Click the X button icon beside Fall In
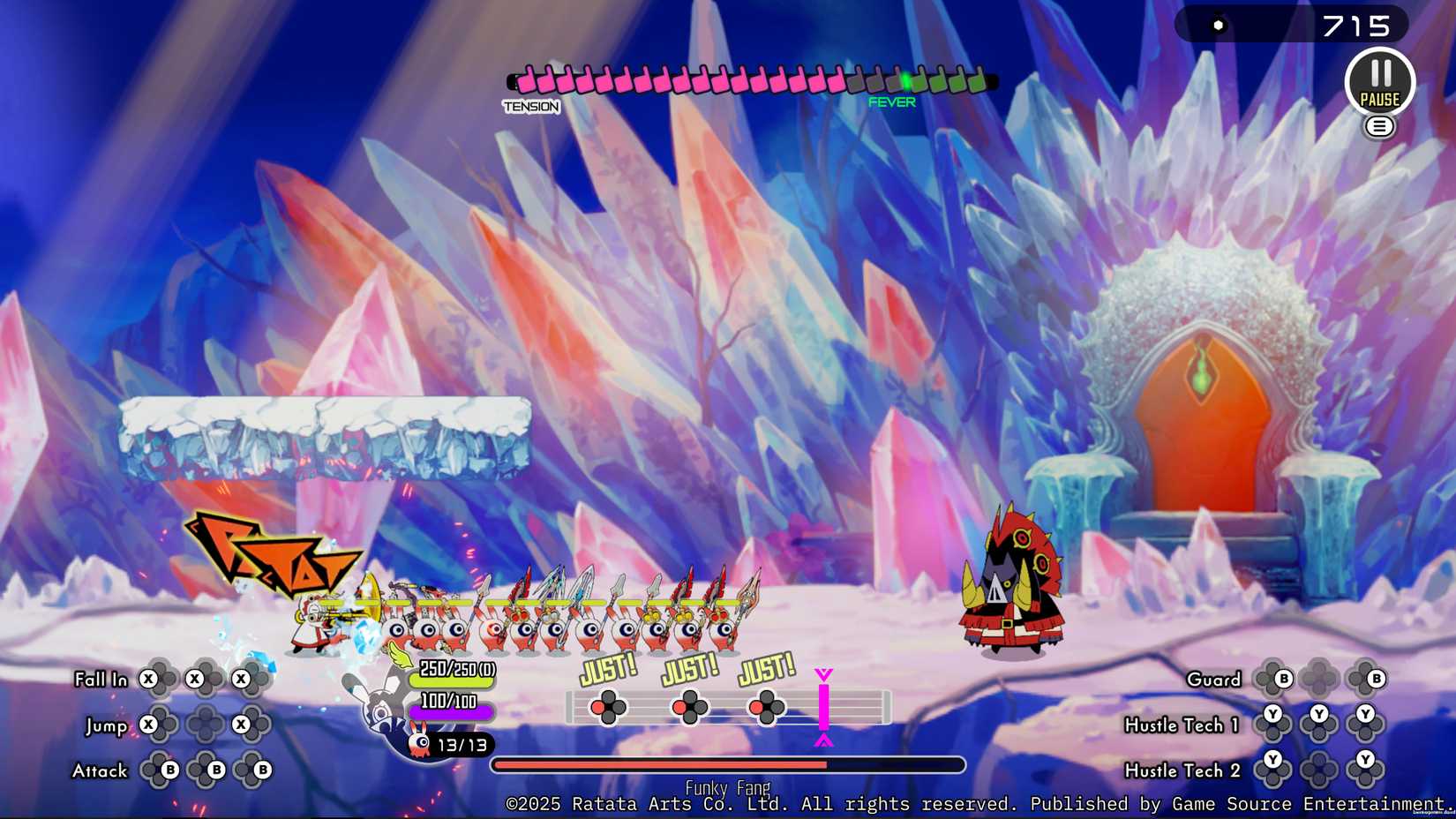1456x819 pixels. pos(146,679)
